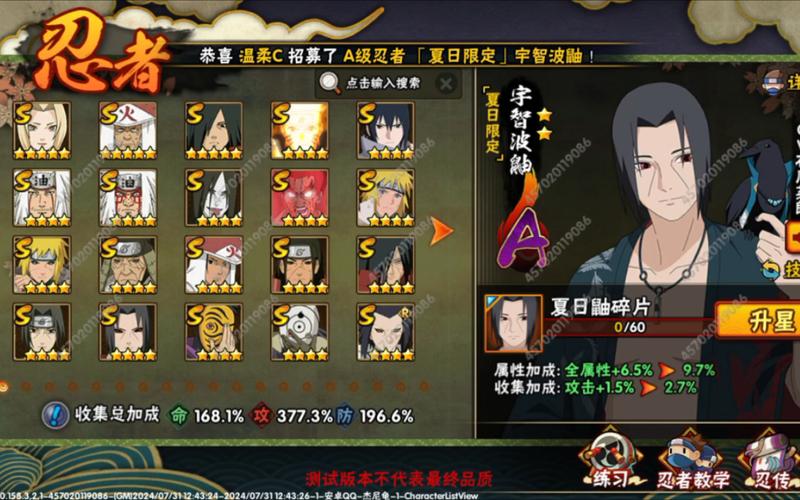
Task: Pick the Orochimaru ninja portrait
Action: click(x=213, y=197)
